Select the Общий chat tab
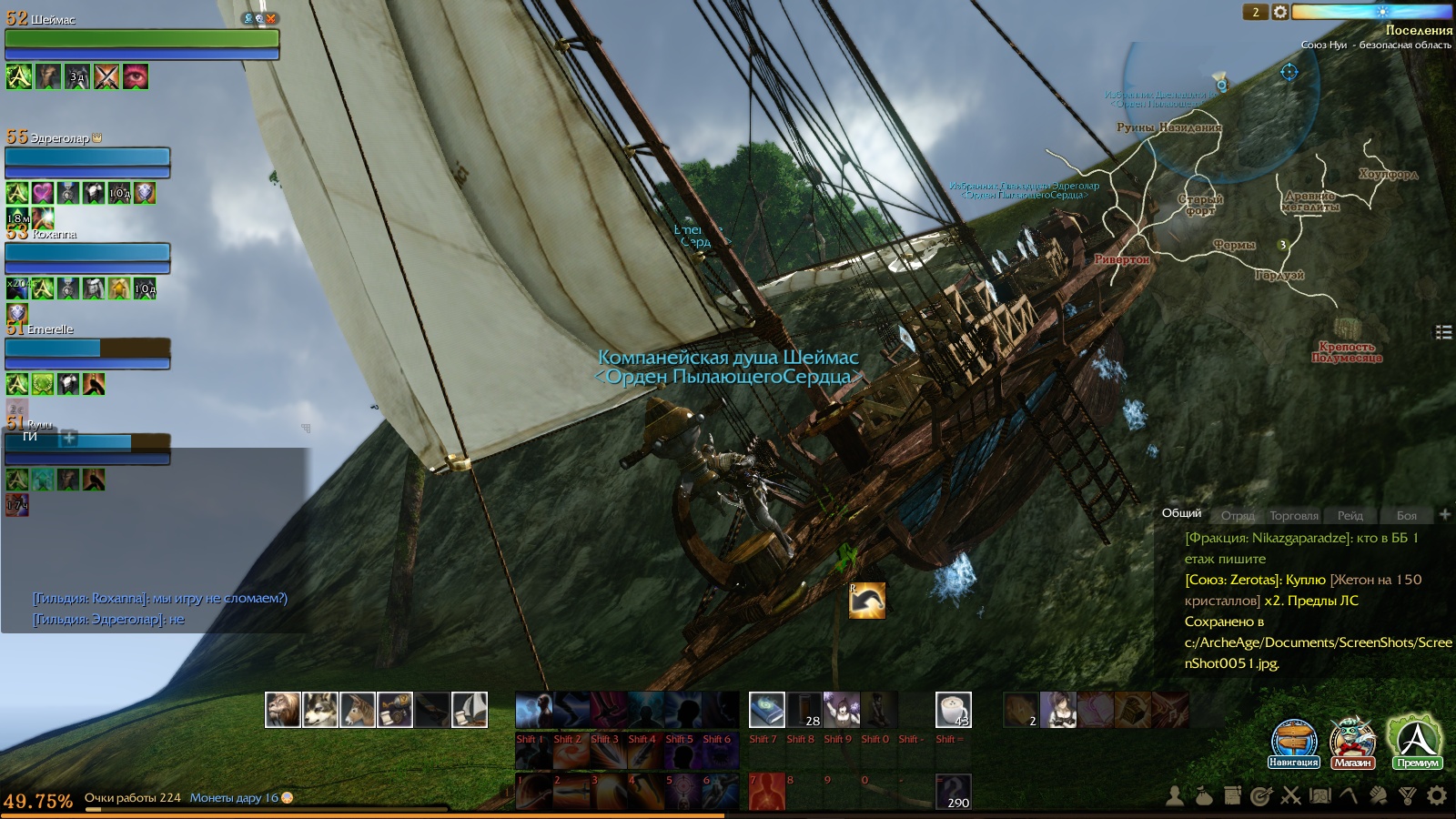 pyautogui.click(x=1181, y=513)
